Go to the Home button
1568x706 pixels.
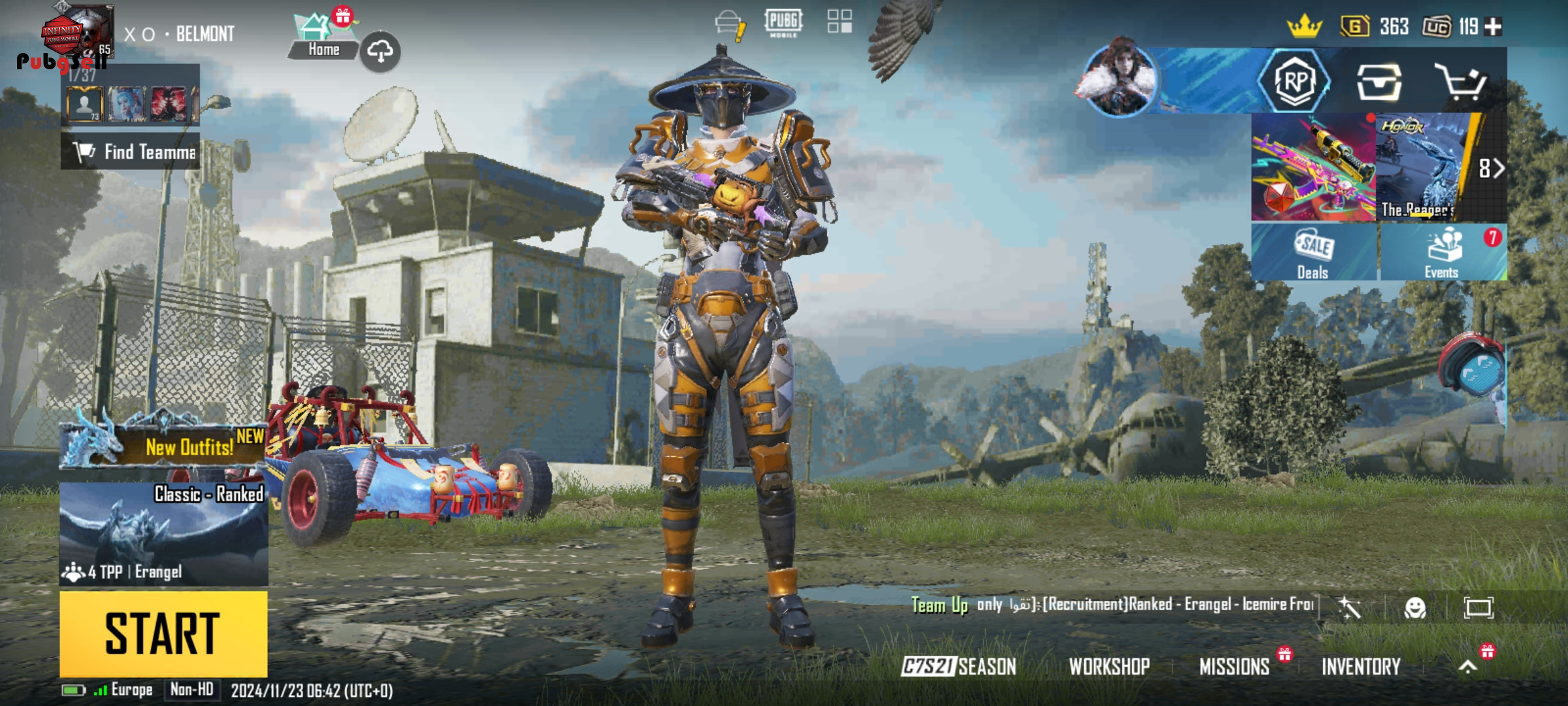323,41
